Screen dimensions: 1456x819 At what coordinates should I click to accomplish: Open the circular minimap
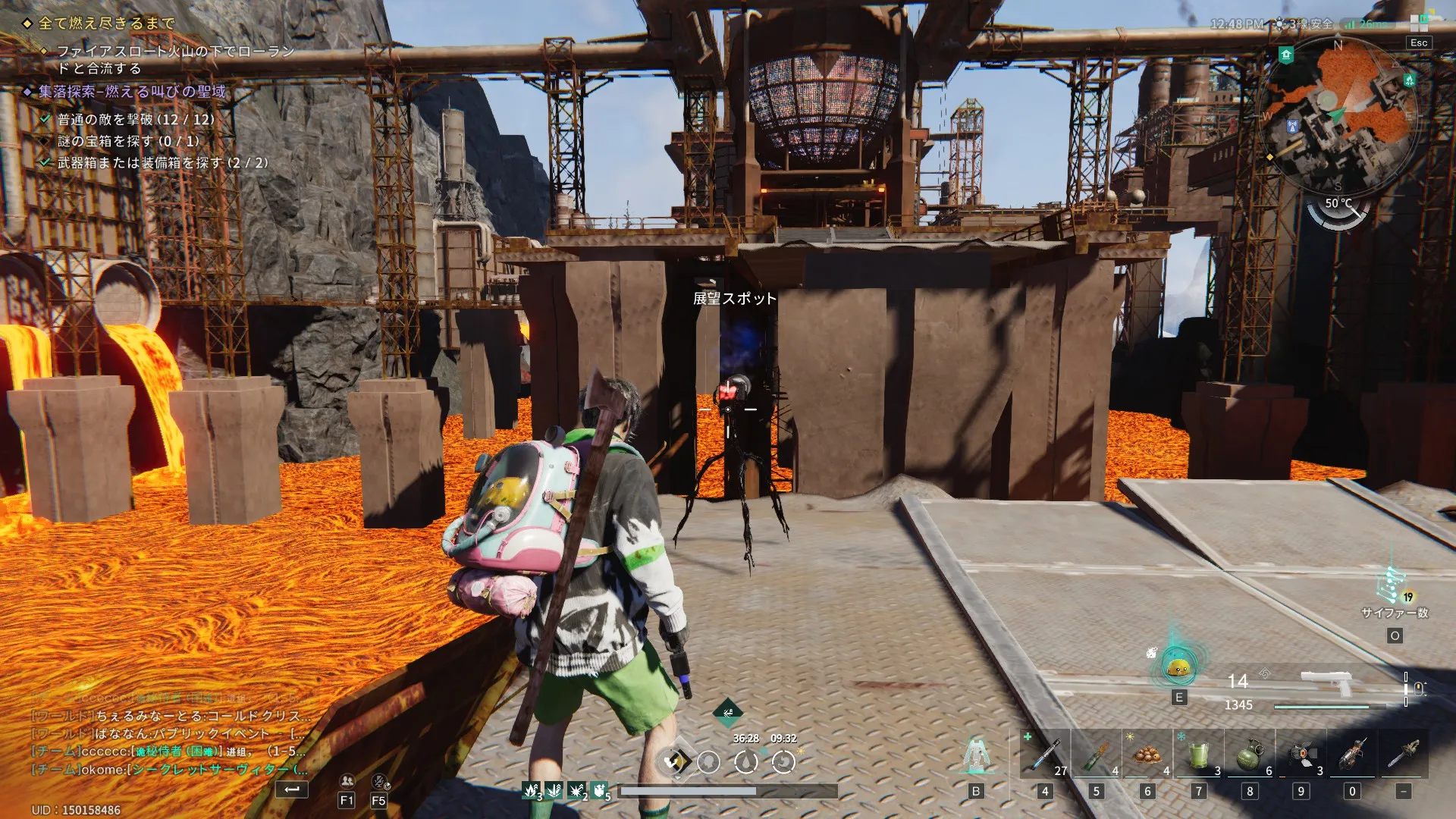tap(1337, 115)
